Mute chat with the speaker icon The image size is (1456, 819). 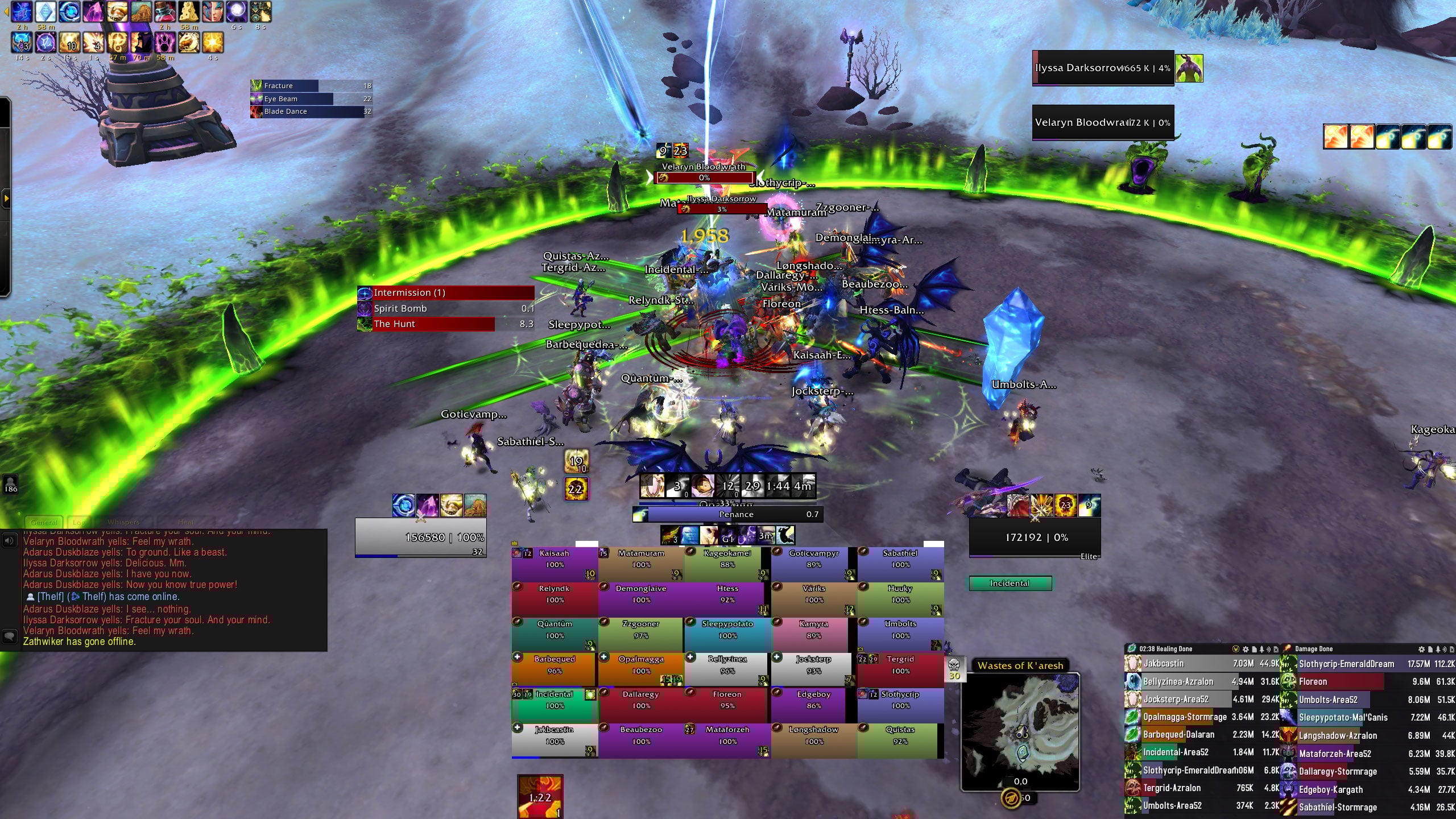9,540
